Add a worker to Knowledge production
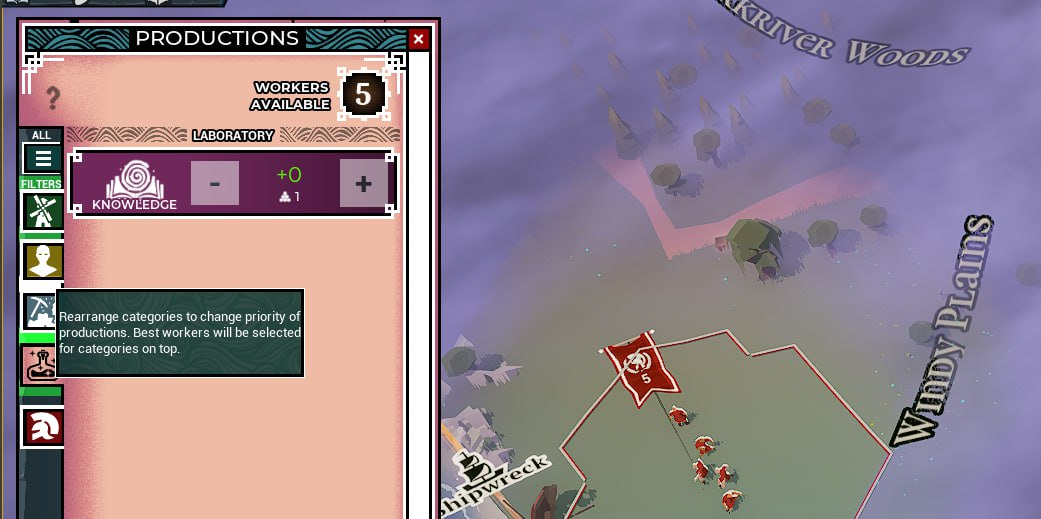 click(363, 183)
